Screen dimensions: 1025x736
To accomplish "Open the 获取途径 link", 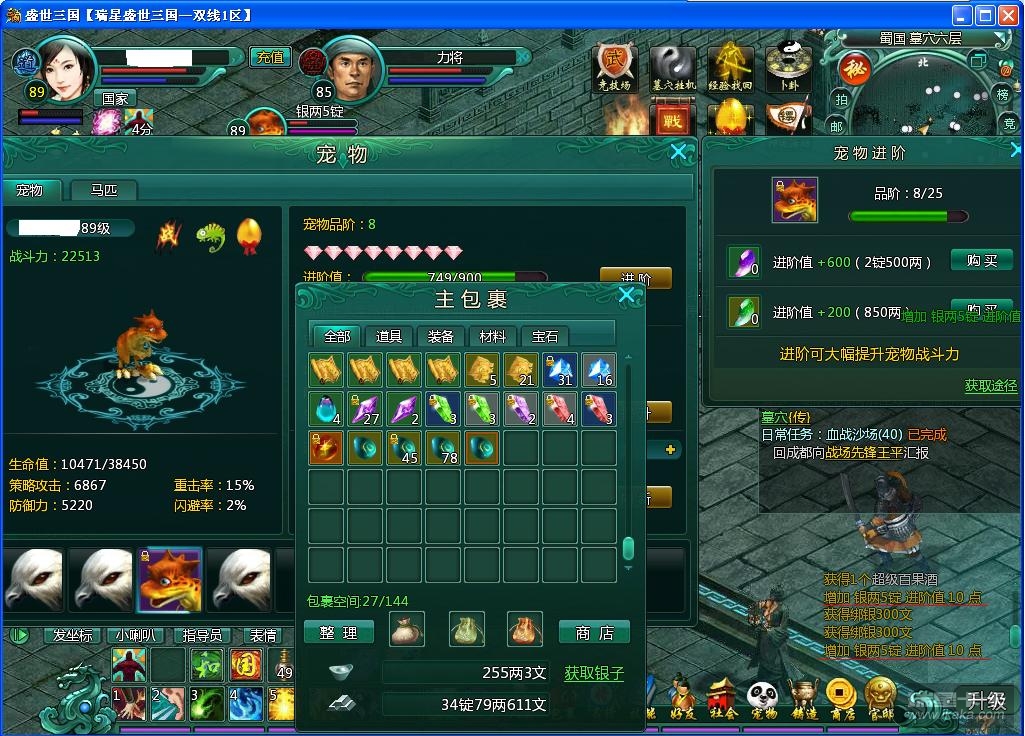I will 990,385.
